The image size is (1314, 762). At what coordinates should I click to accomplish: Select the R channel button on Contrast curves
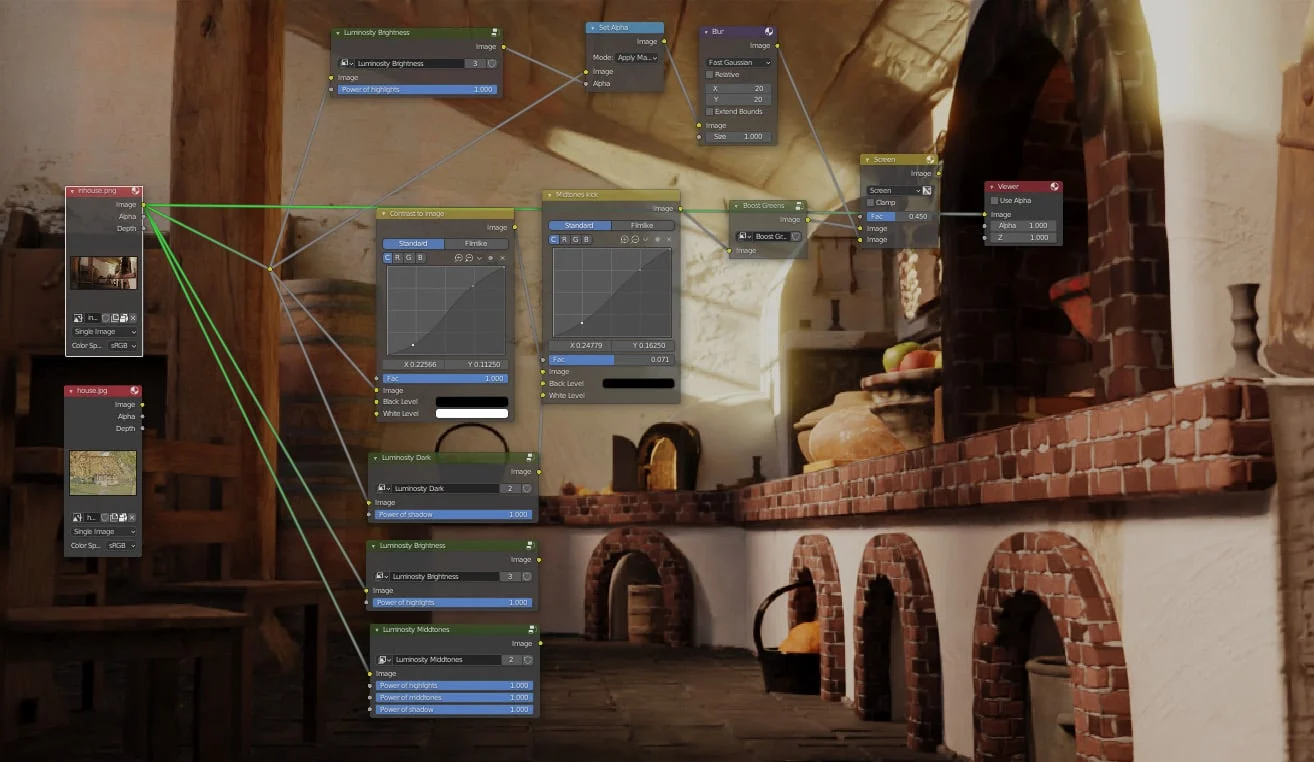[x=397, y=257]
